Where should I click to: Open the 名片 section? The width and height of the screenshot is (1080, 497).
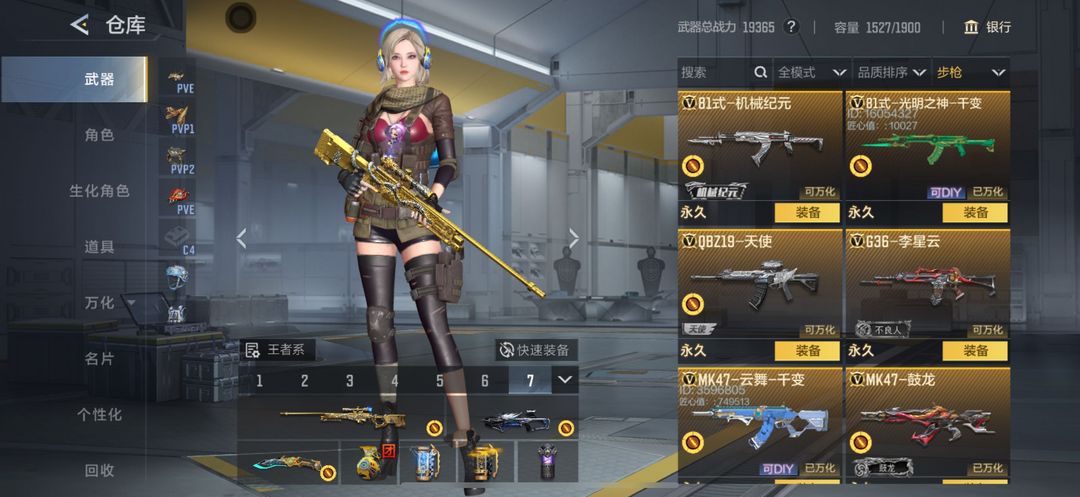99,358
